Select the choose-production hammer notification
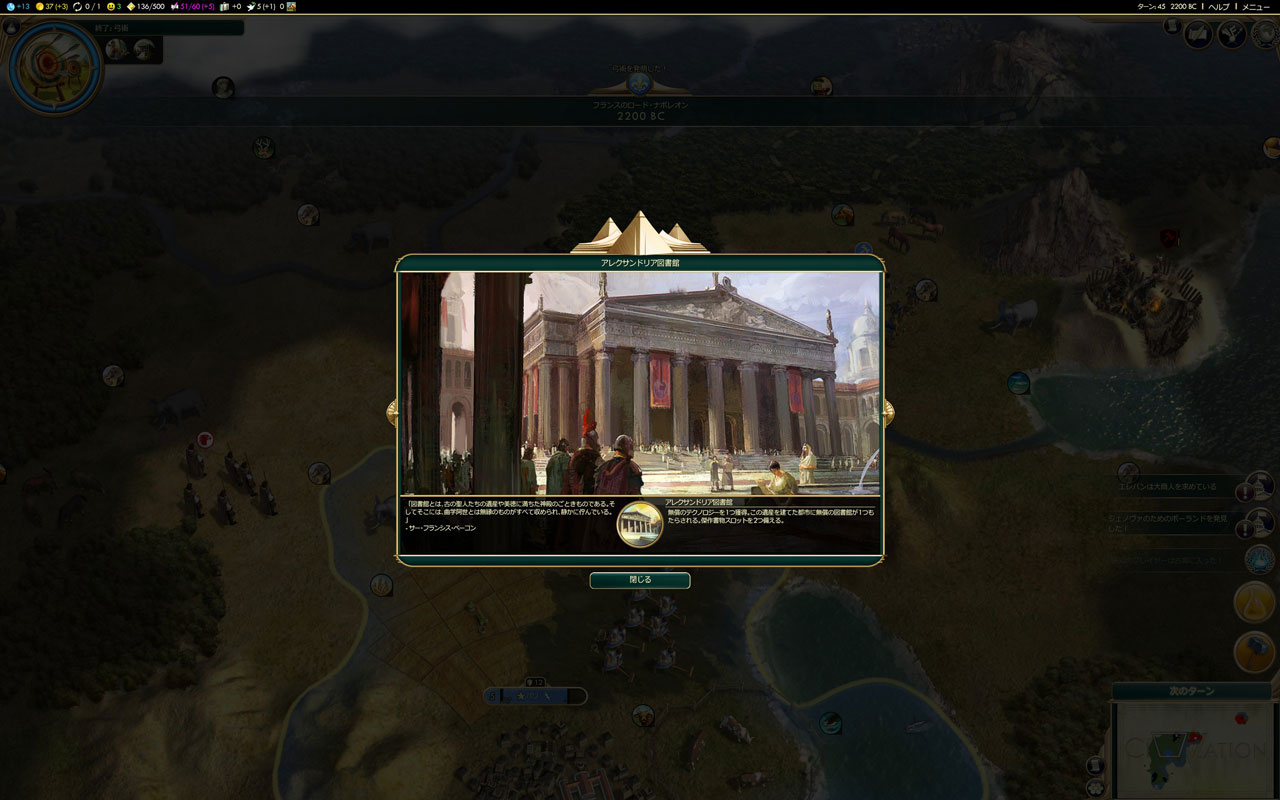The height and width of the screenshot is (800, 1280). click(x=1254, y=652)
